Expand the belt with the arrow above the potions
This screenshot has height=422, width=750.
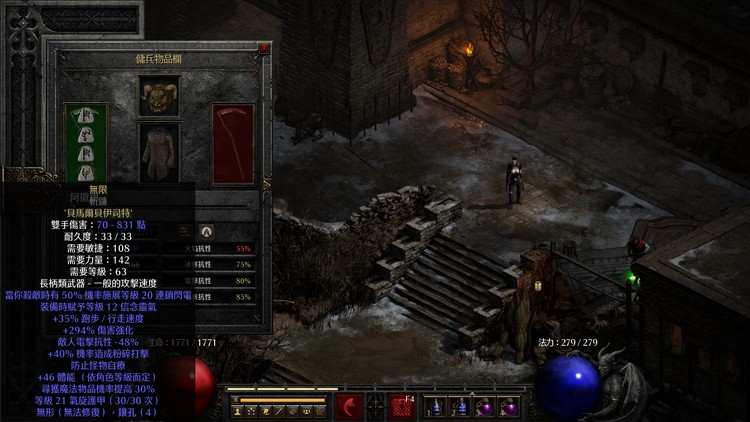pyautogui.click(x=472, y=392)
